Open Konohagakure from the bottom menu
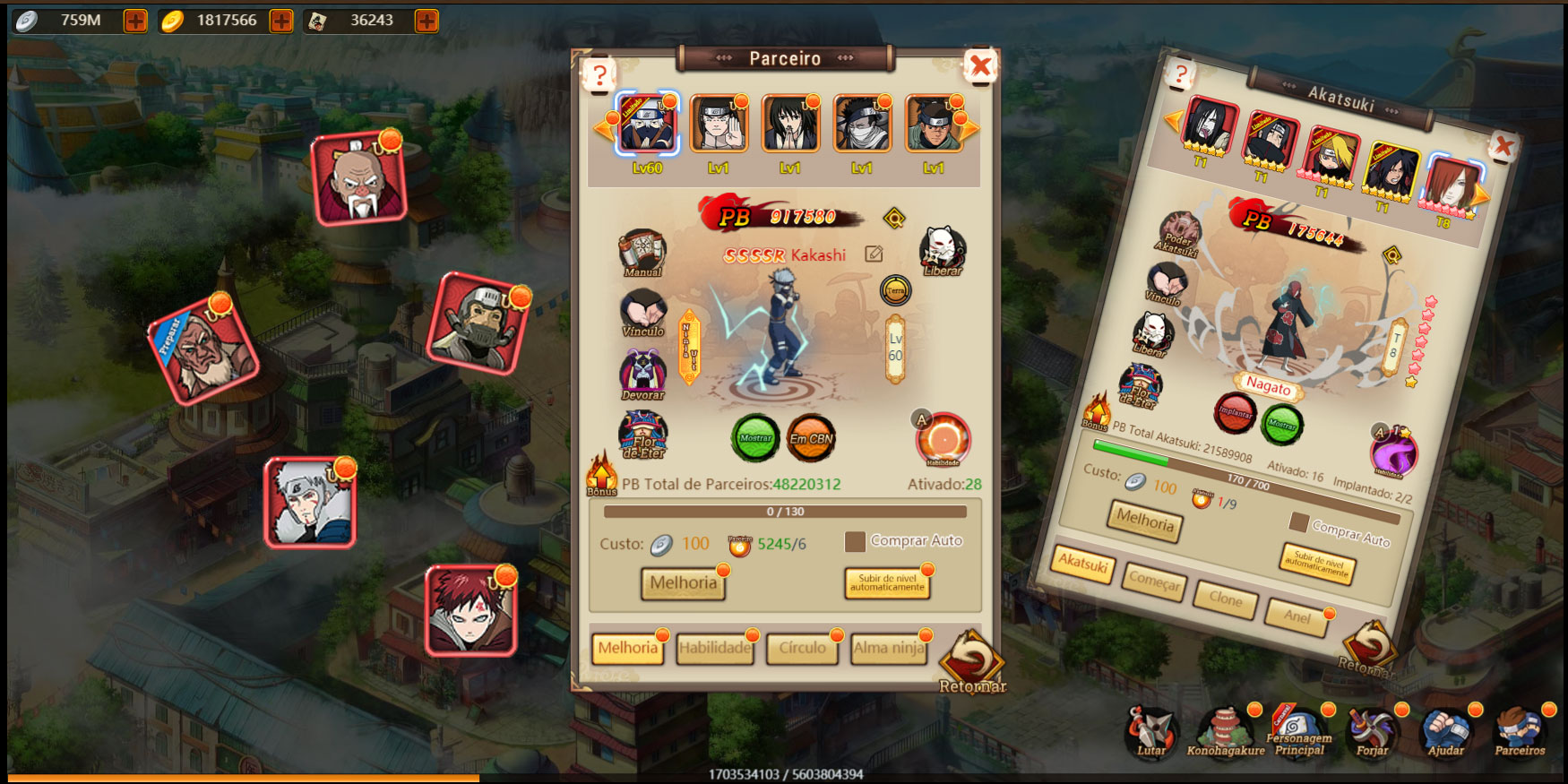This screenshot has width=1568, height=784. coord(1225,731)
